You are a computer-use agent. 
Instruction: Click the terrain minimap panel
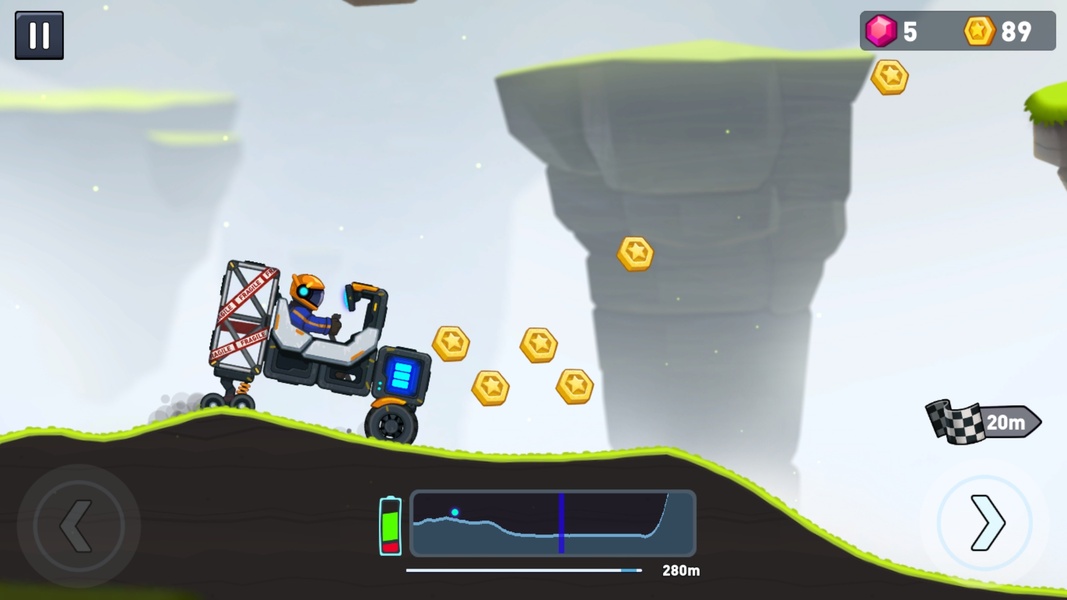click(x=553, y=523)
